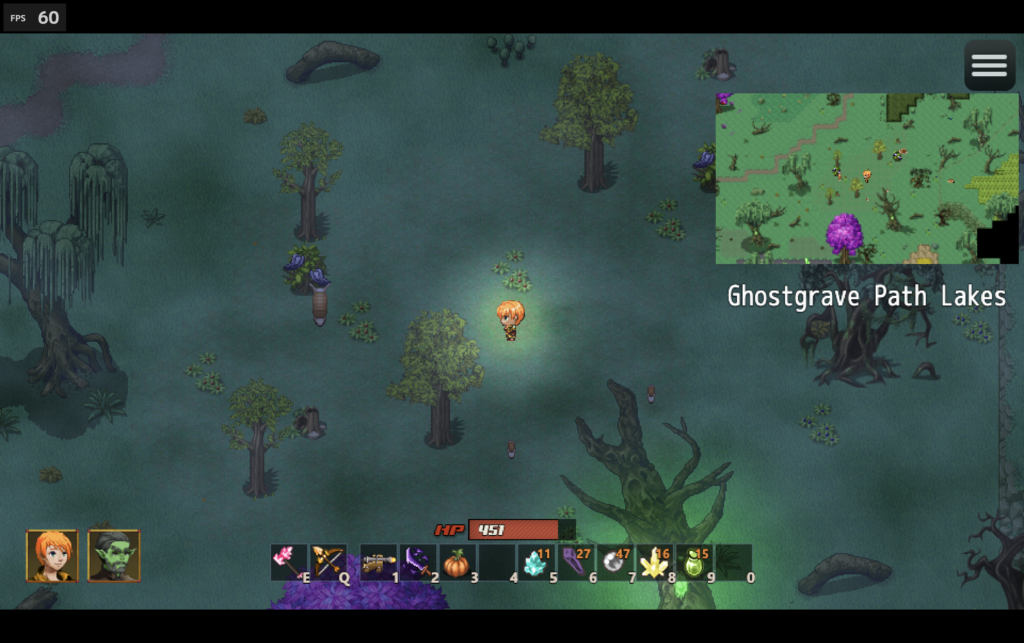Use the green potion in slot 9

pyautogui.click(x=694, y=562)
